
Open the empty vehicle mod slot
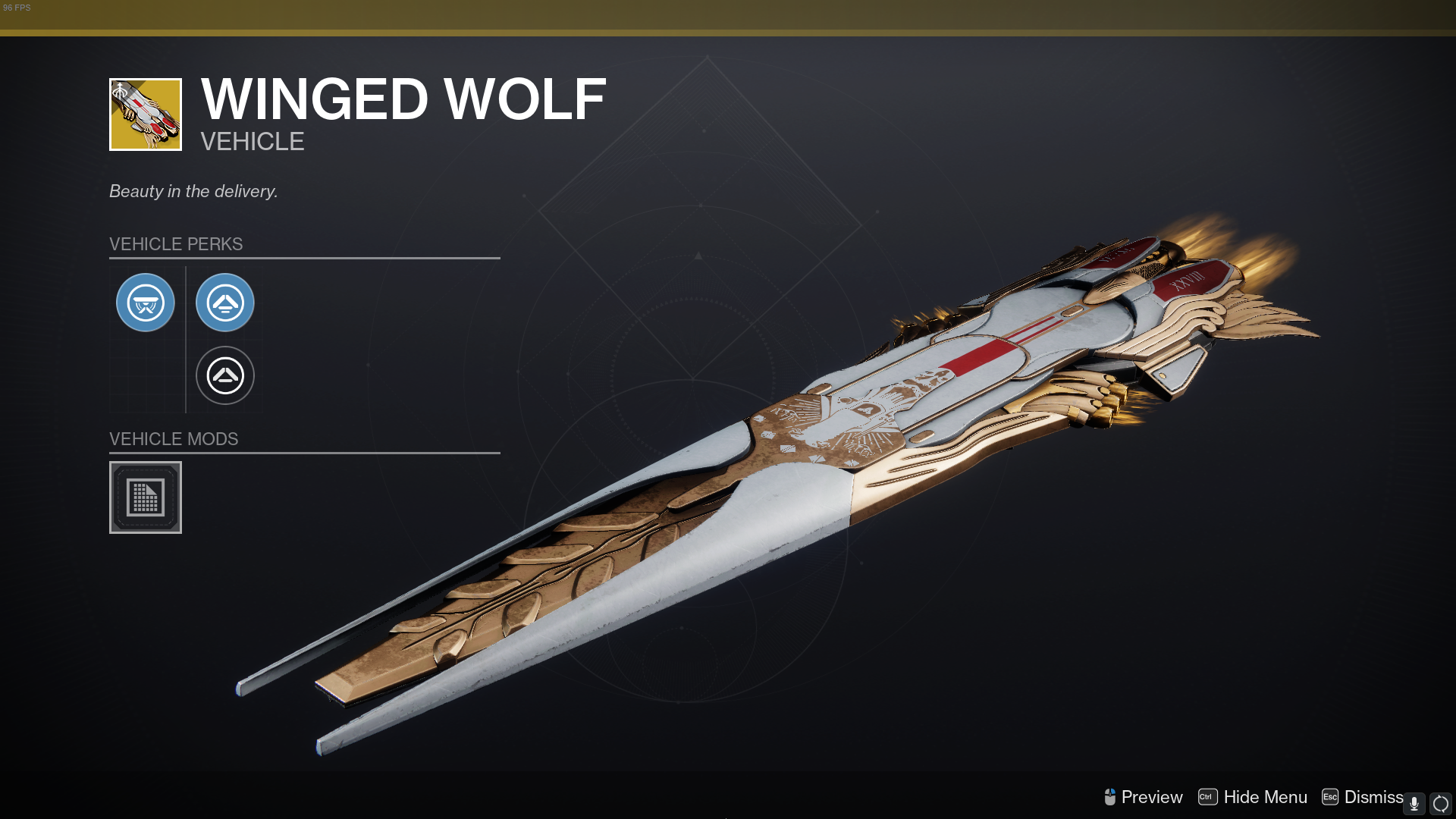point(145,497)
